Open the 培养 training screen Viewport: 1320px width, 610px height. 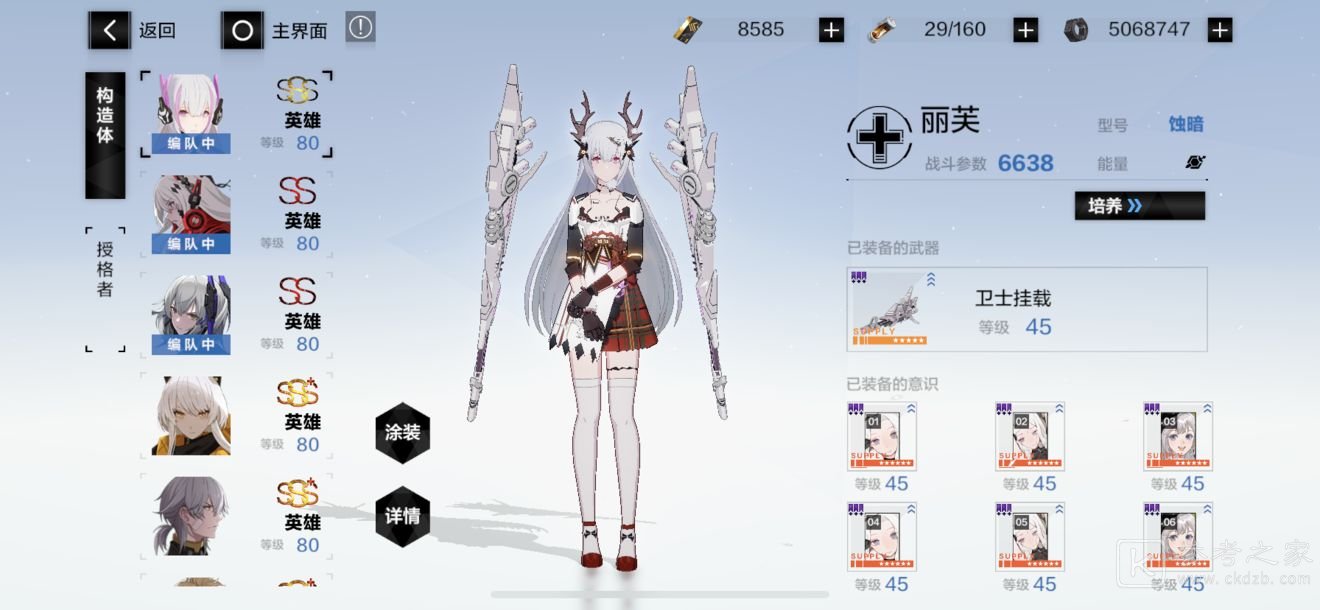click(1139, 206)
